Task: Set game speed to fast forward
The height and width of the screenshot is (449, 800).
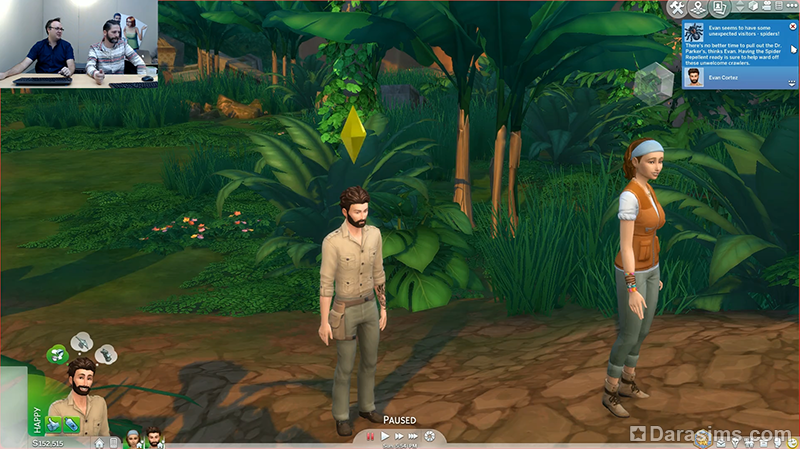Action: coord(399,436)
